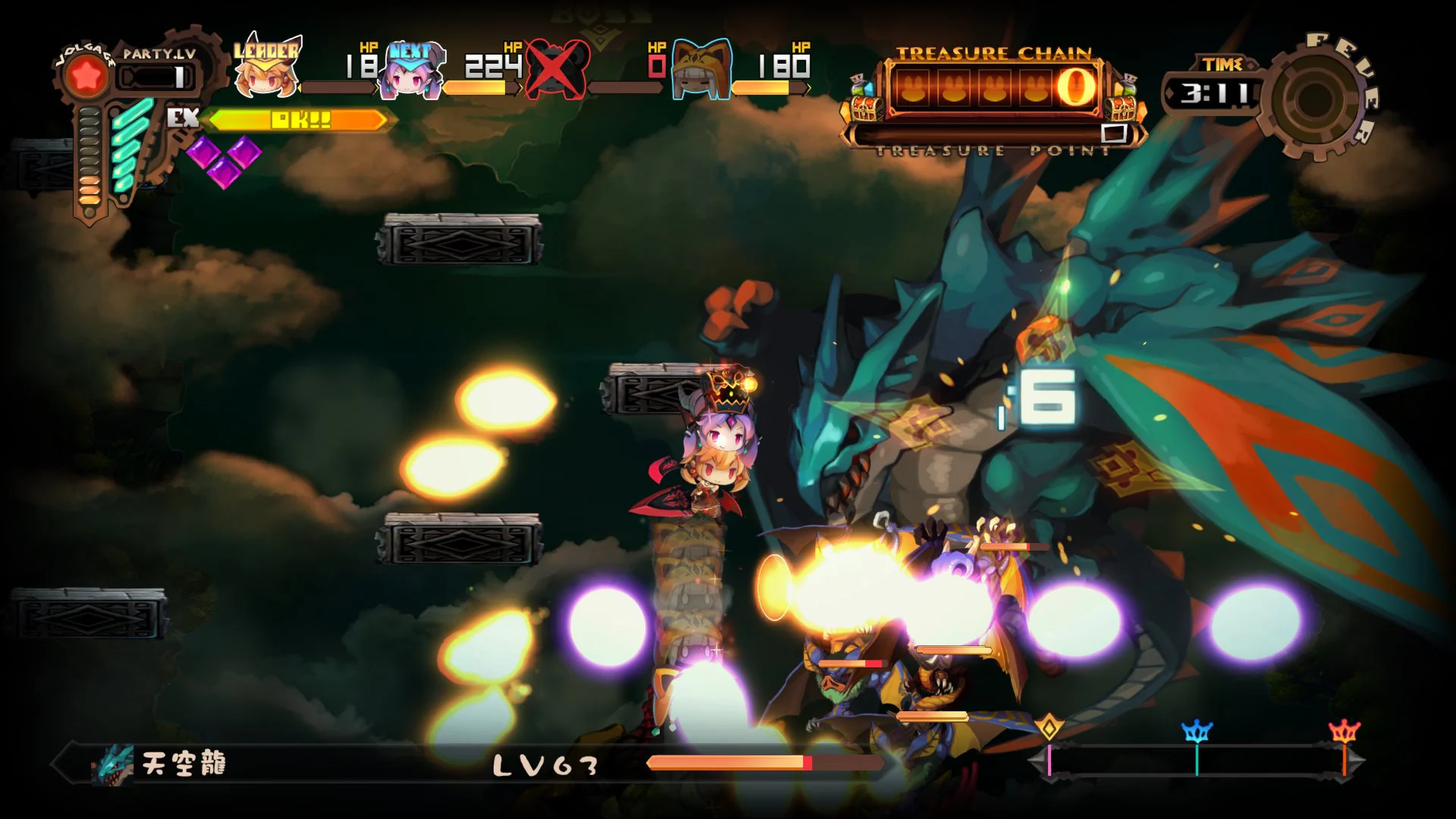Click the Fever gear dial
1456x819 pixels.
[1317, 99]
